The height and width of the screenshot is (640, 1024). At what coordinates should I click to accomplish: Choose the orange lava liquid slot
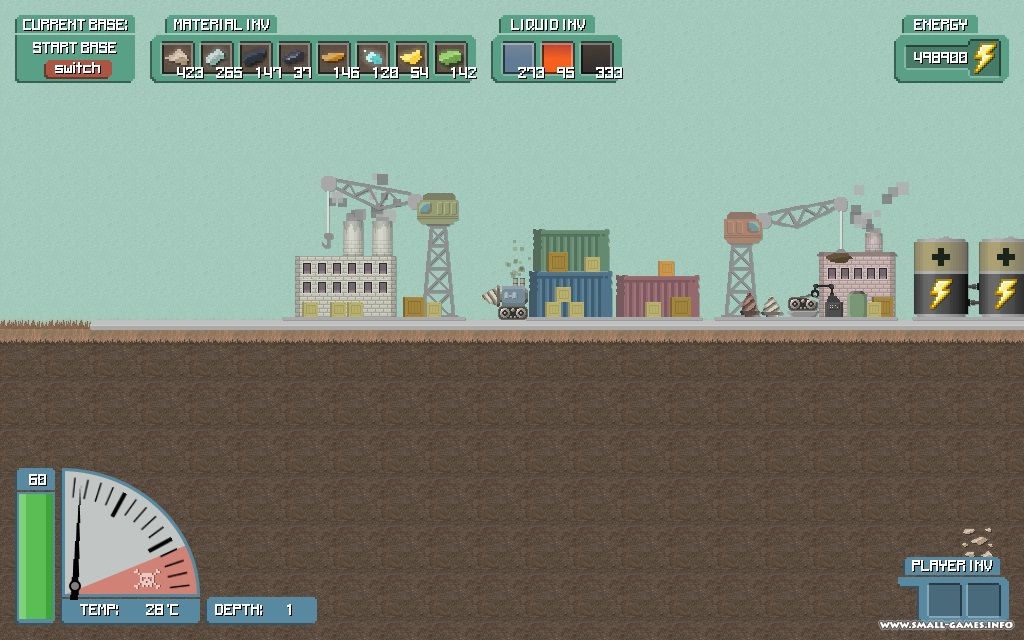(557, 57)
